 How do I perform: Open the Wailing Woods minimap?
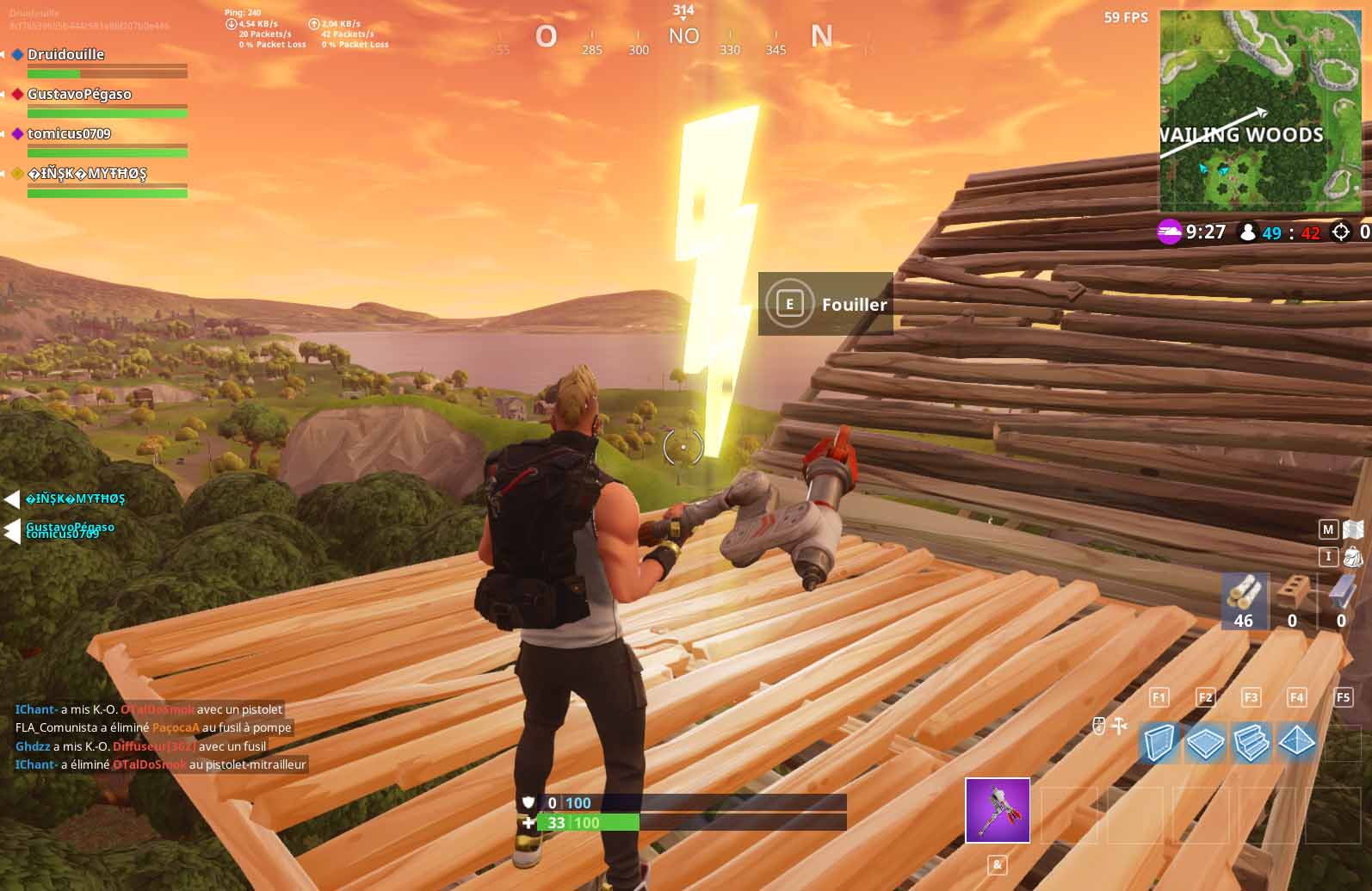[1261, 110]
